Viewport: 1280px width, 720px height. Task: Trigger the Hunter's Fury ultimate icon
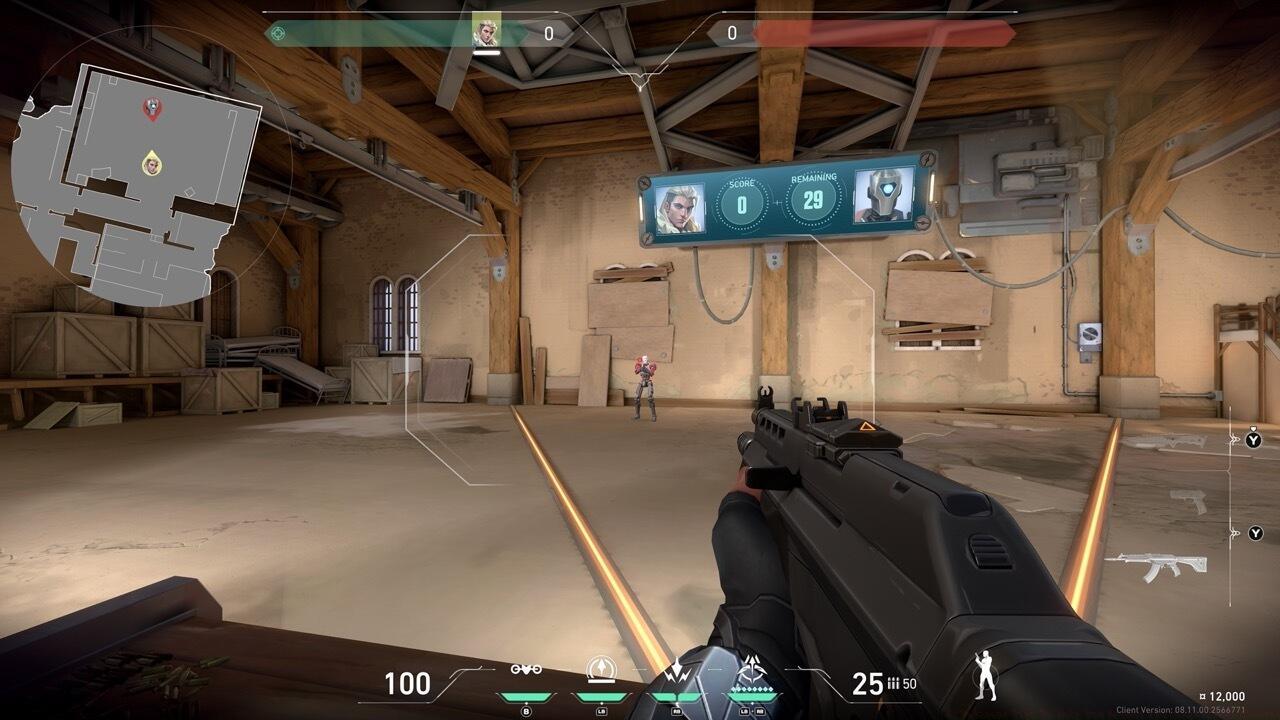point(754,668)
